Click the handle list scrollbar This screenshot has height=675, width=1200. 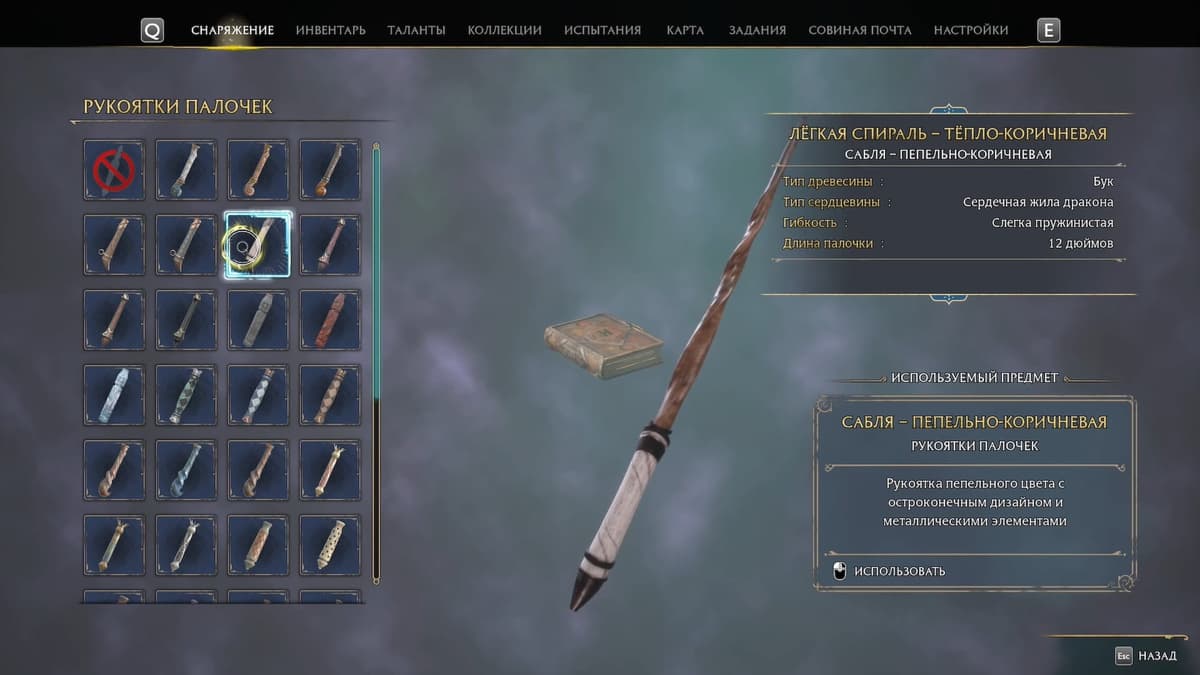(x=376, y=360)
